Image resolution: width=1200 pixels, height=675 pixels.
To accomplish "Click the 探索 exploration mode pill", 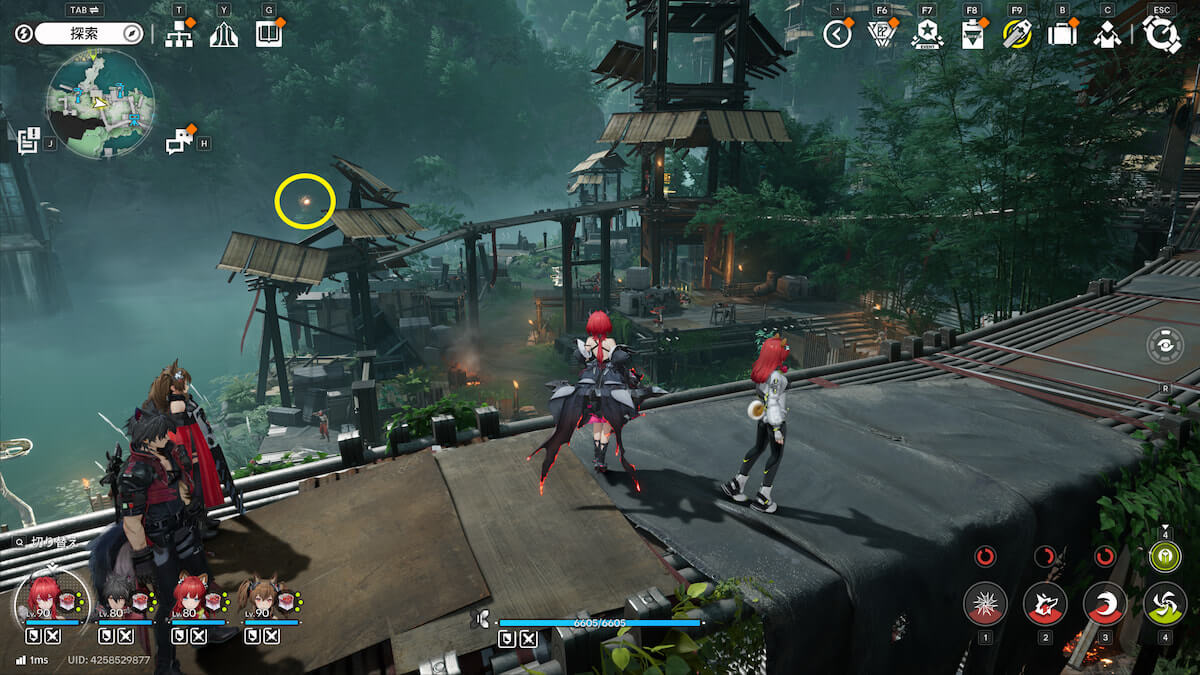I will tap(90, 33).
